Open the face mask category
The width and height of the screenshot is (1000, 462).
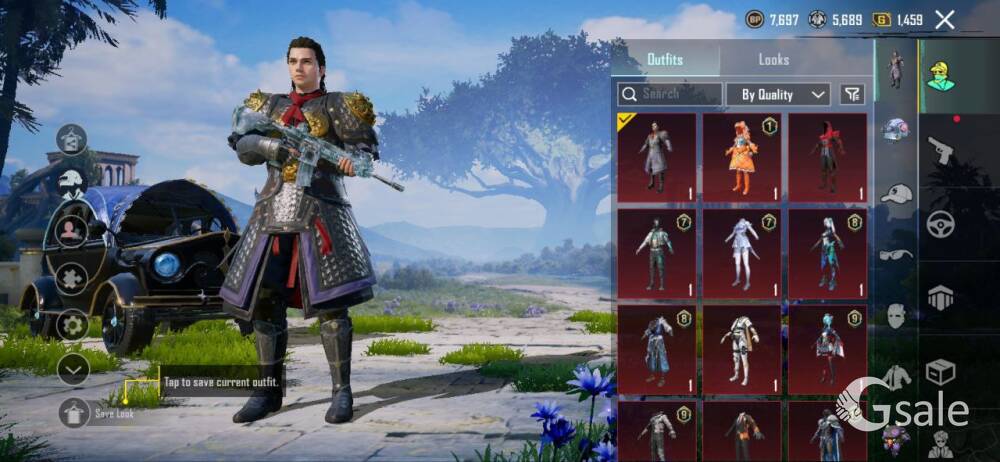coord(896,316)
